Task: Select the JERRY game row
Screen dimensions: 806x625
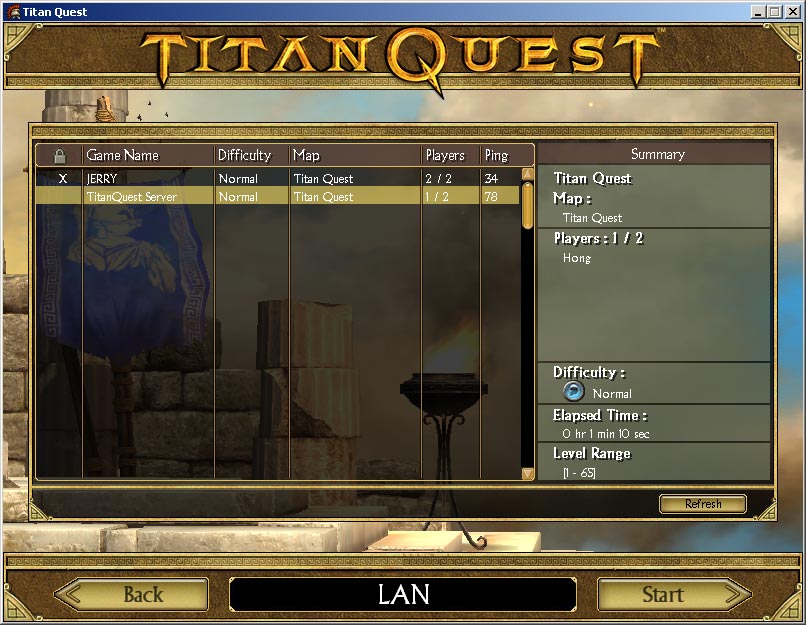Action: click(x=278, y=179)
